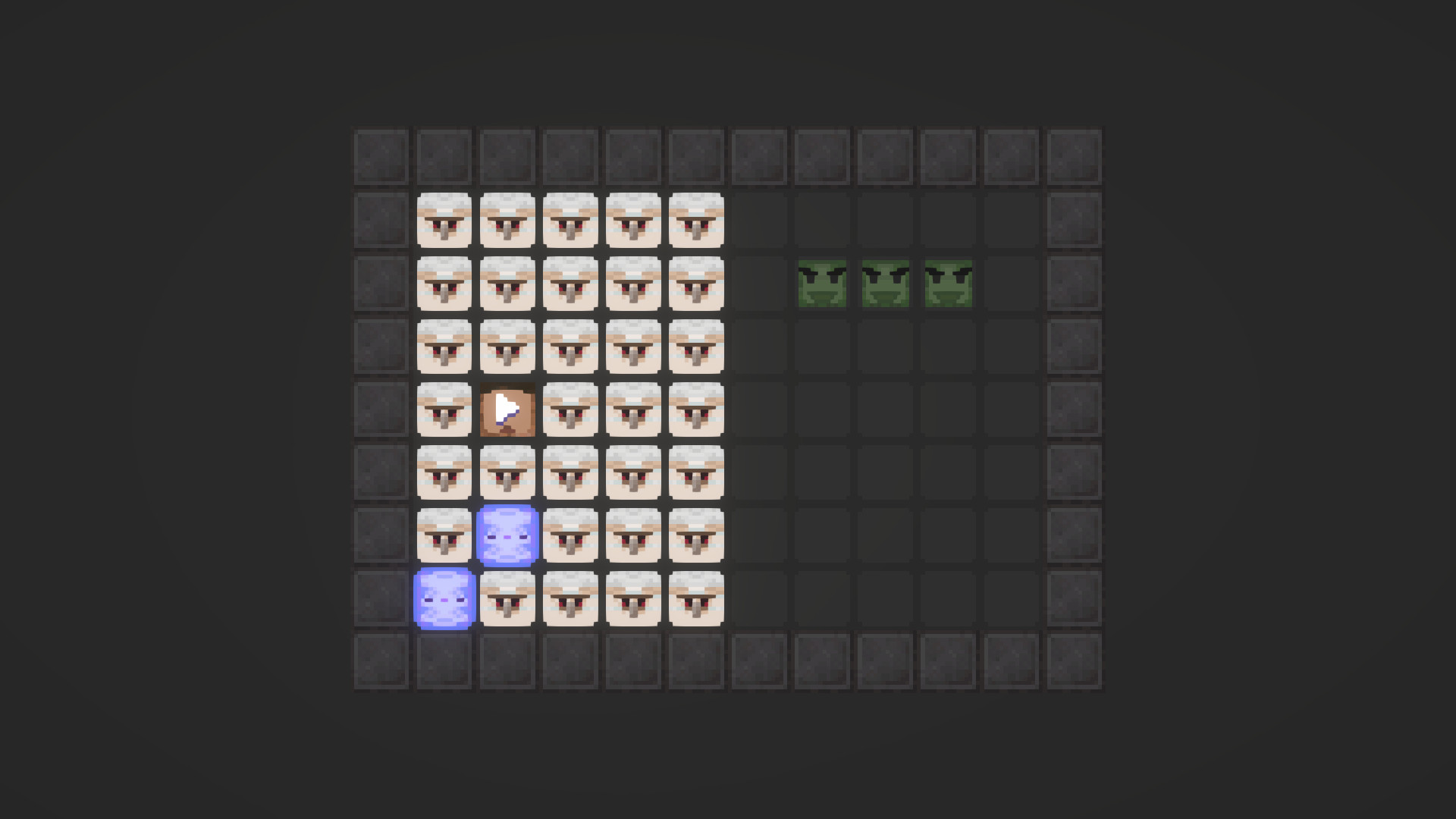Select the bottom-right sheep of the flock
Image resolution: width=1456 pixels, height=819 pixels.
(x=695, y=598)
